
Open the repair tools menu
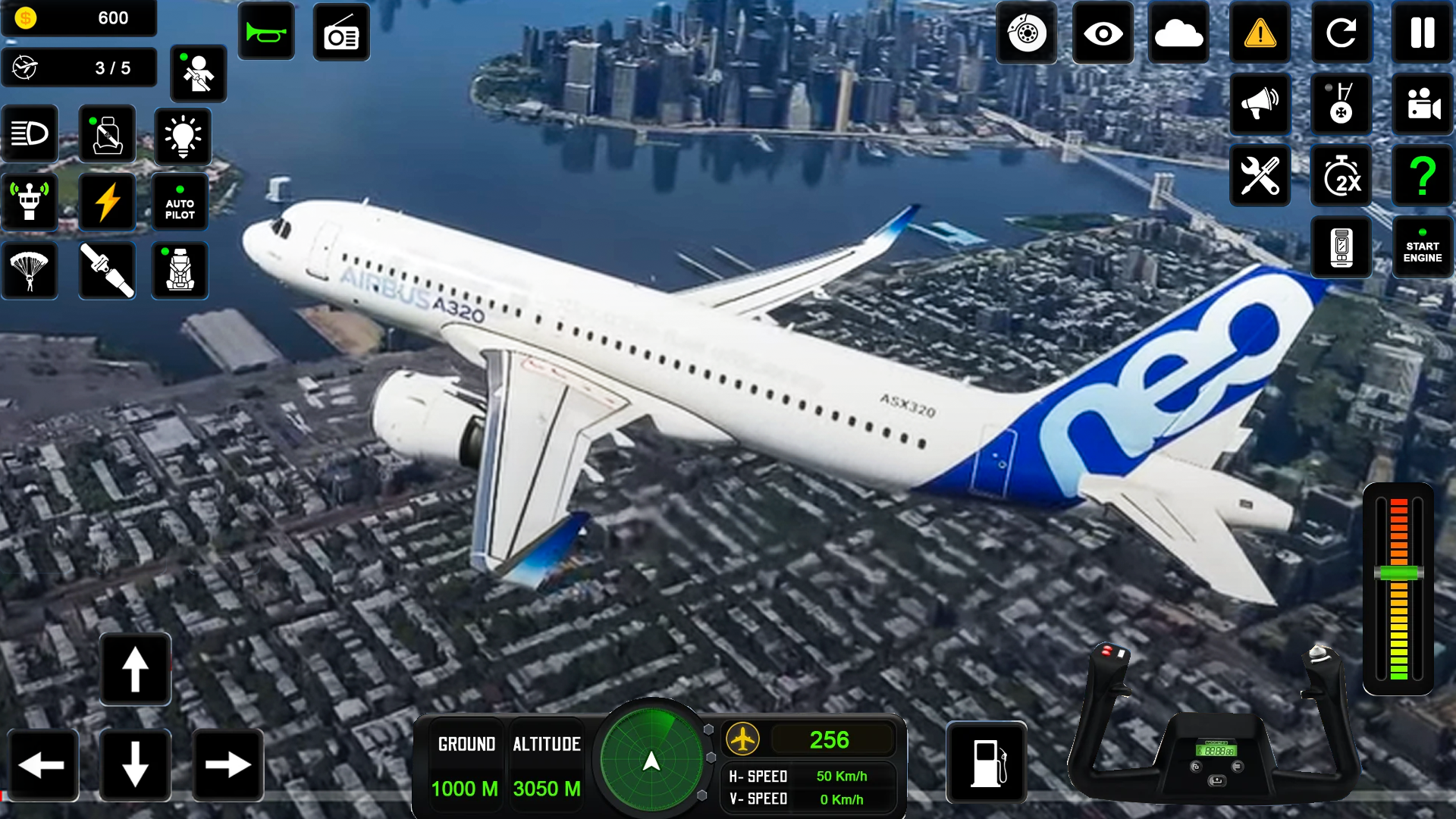tap(1260, 176)
